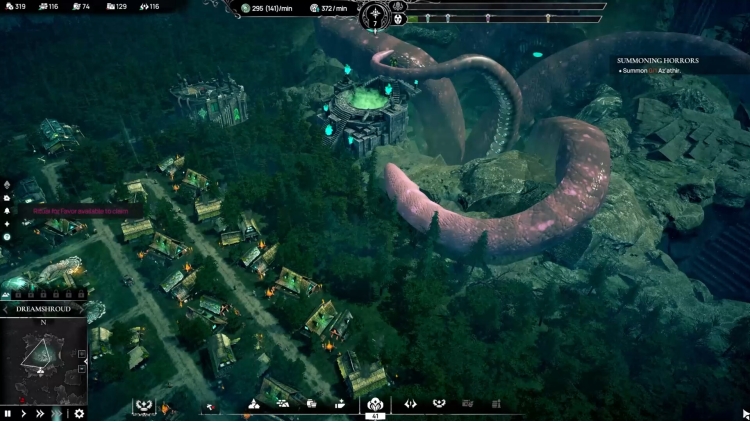
Task: Open the code-bracket arrows toolbar icon
Action: 410,404
